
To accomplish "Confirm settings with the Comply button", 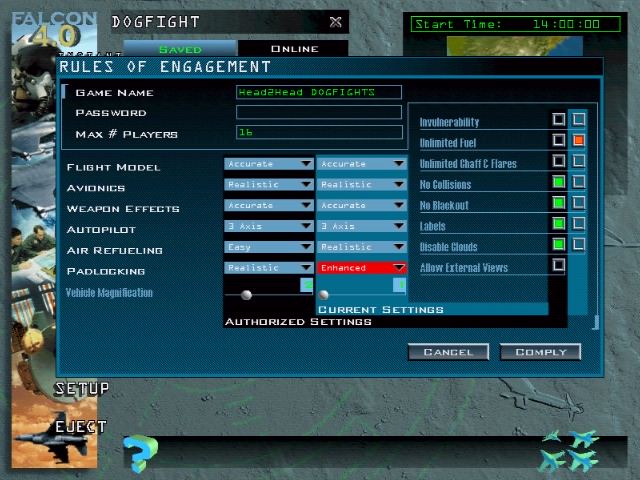I will pos(540,352).
